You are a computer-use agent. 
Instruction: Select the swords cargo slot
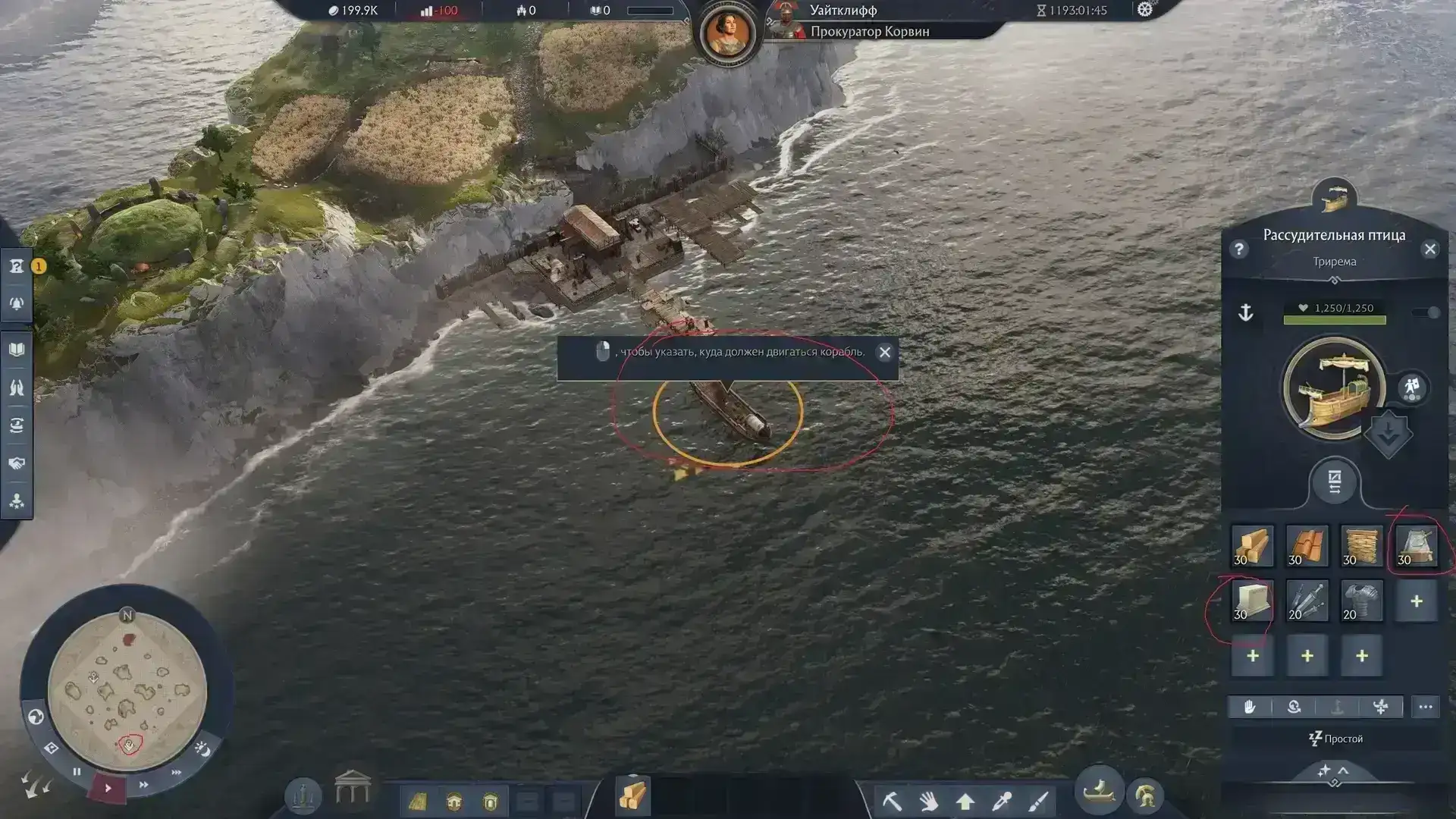(x=1307, y=601)
